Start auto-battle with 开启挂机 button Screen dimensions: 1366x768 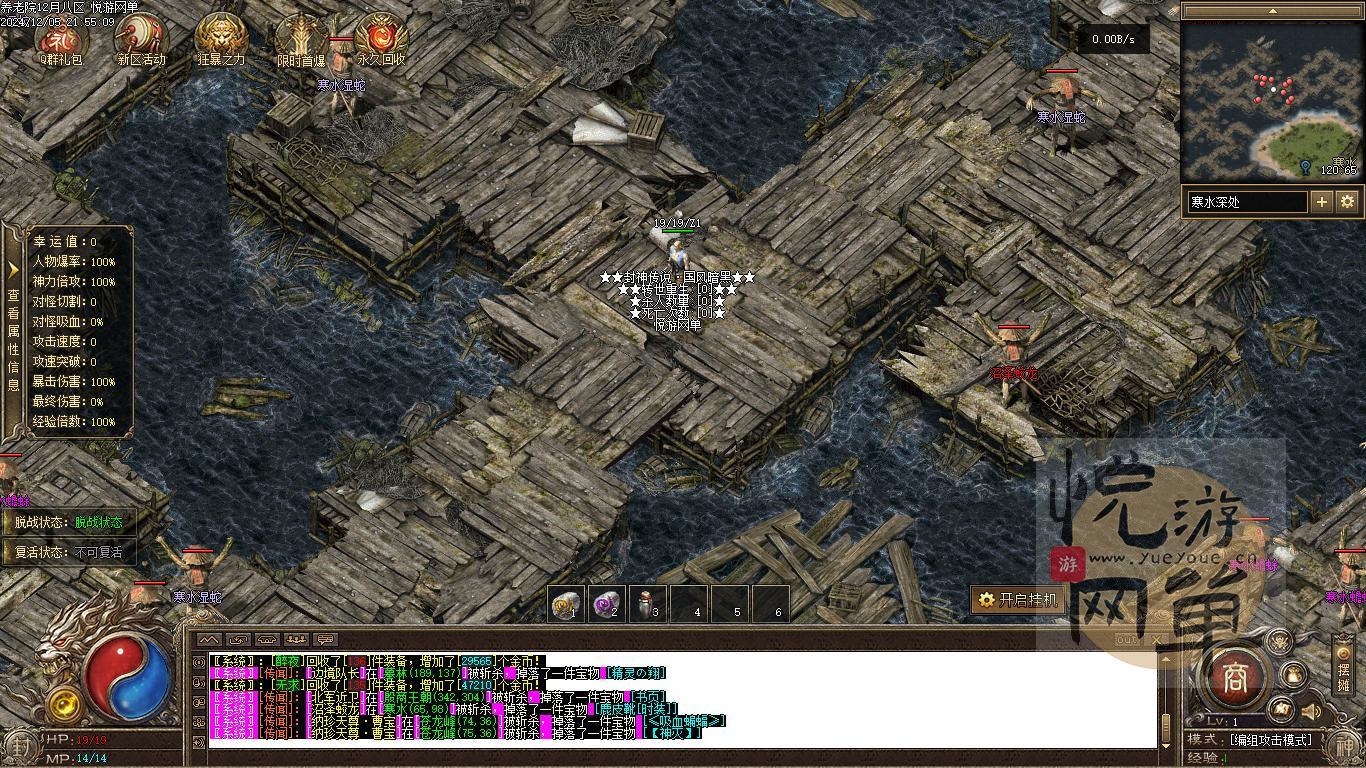coord(1018,600)
